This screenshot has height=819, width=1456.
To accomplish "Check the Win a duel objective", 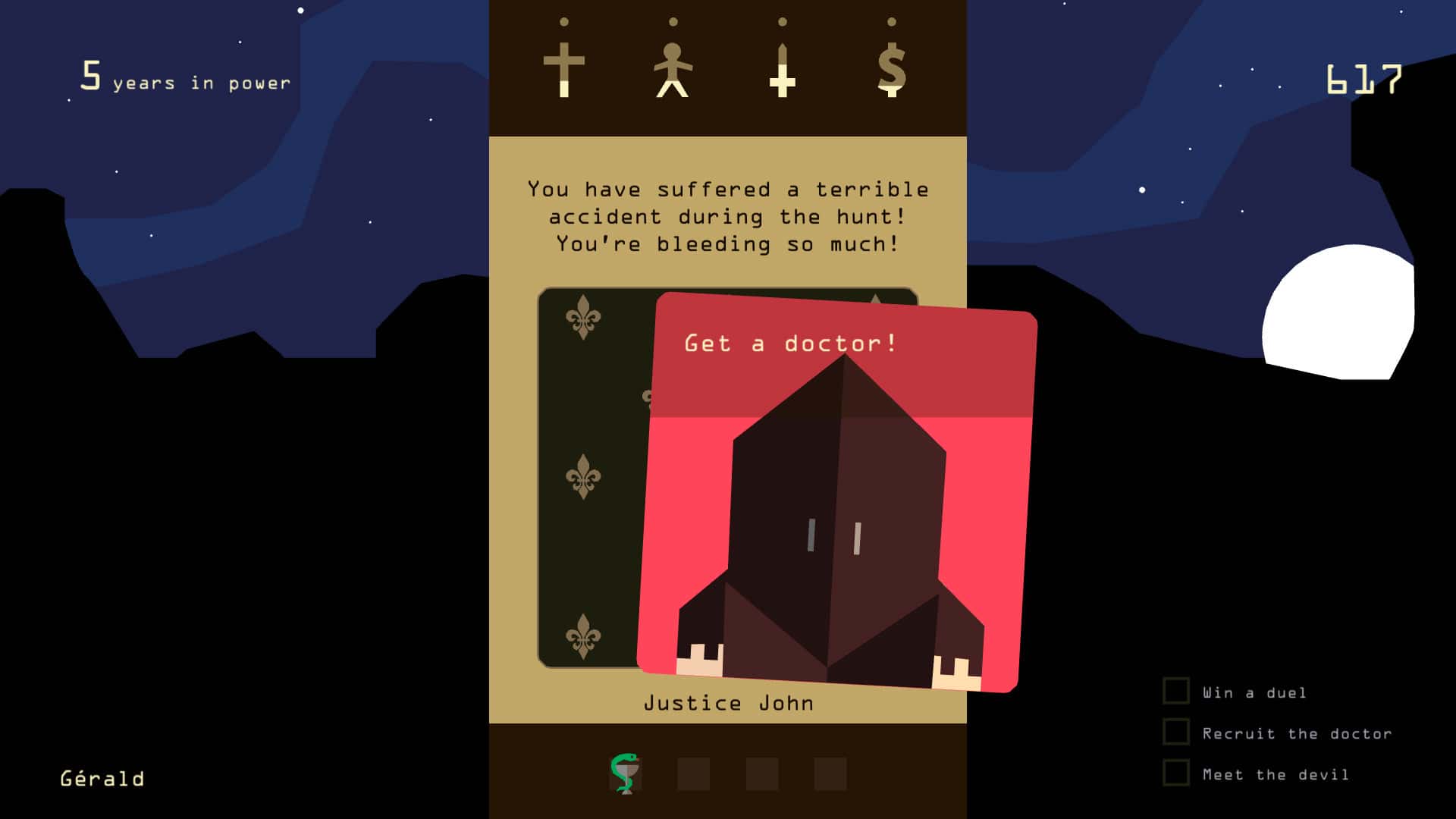I will click(x=1175, y=692).
